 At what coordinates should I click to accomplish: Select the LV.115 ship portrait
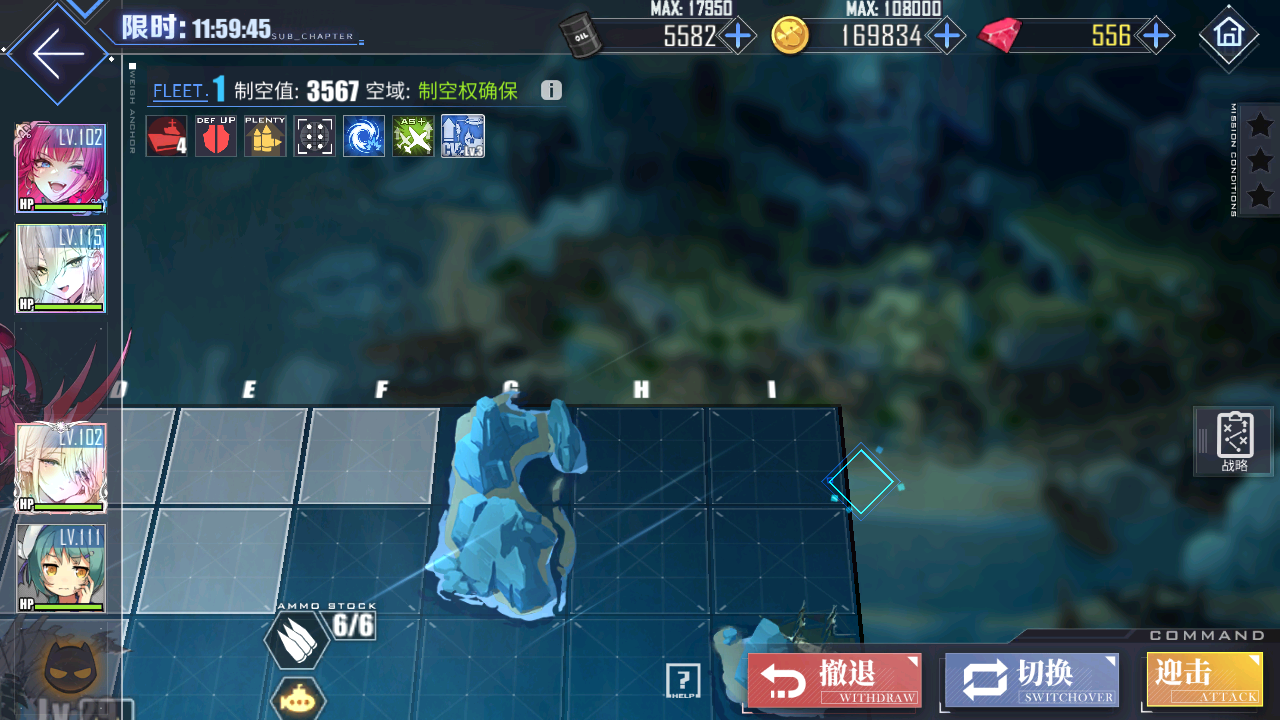(61, 268)
